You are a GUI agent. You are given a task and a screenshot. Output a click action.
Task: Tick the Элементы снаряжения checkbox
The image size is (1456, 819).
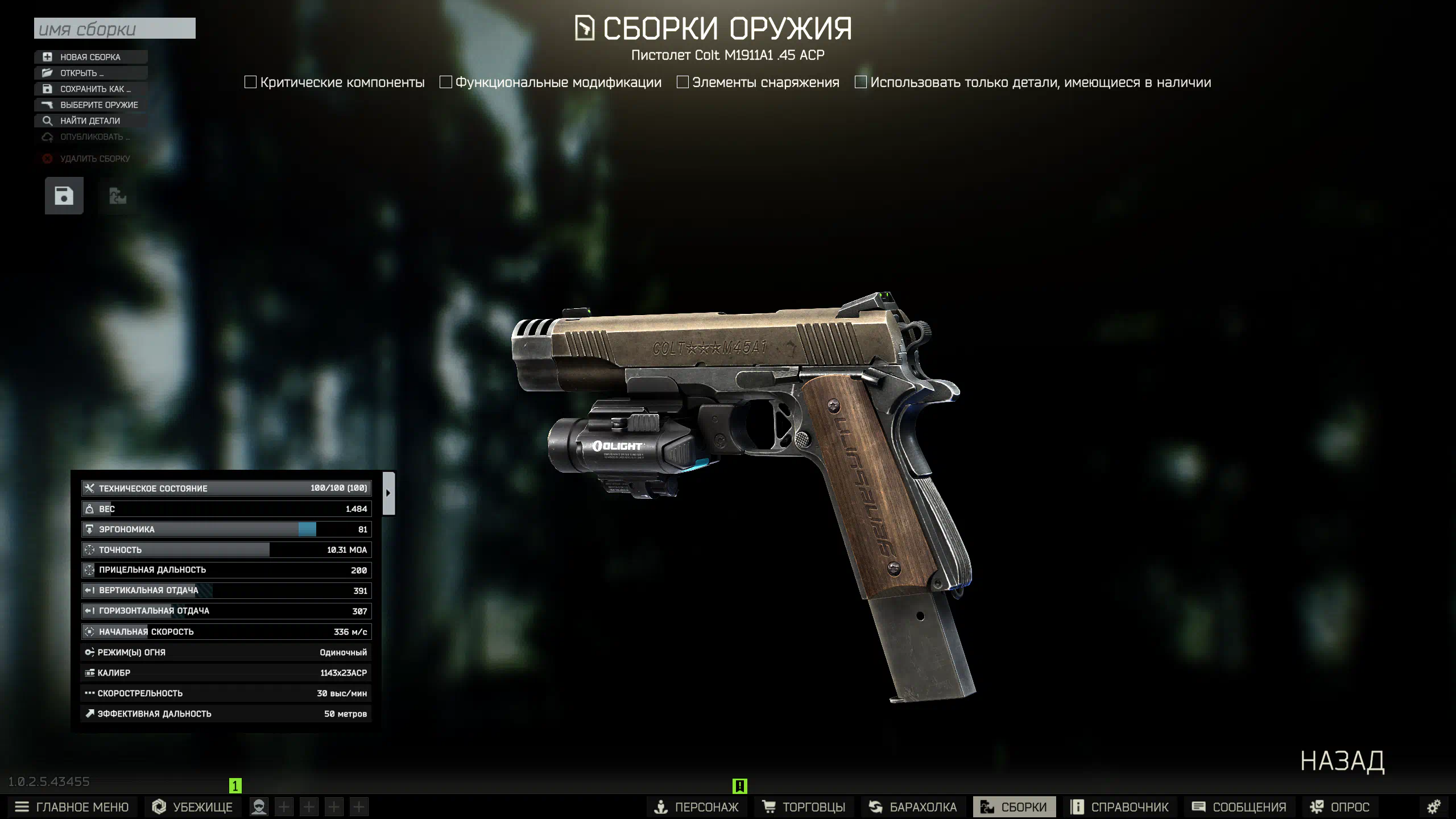(x=682, y=82)
